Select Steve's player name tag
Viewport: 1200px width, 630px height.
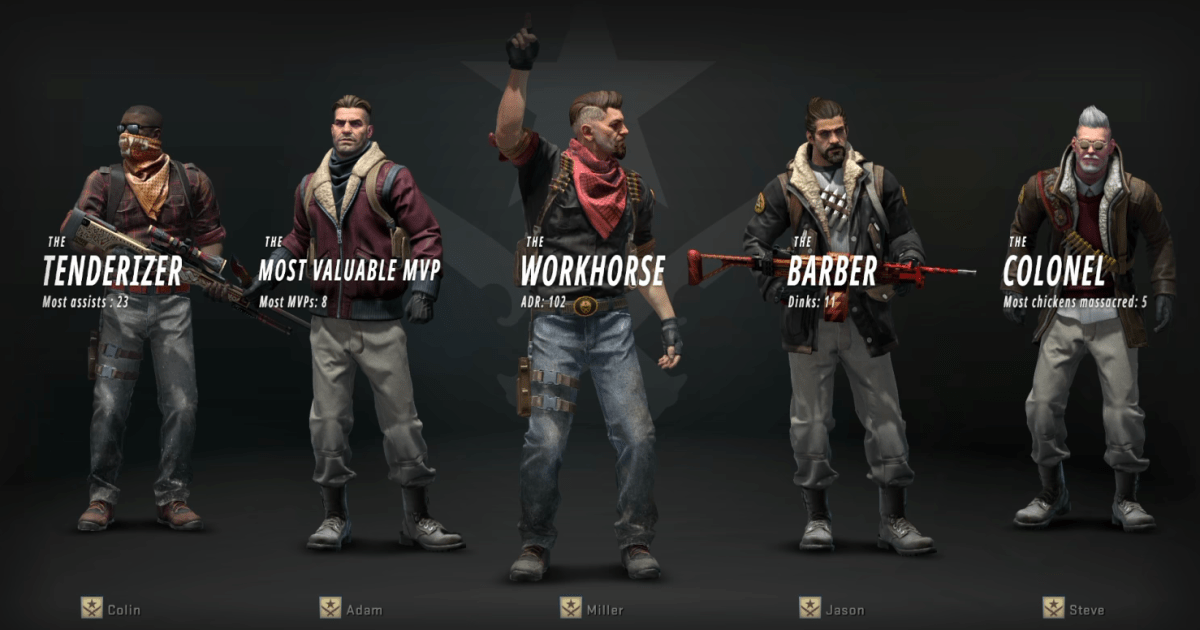point(1086,609)
